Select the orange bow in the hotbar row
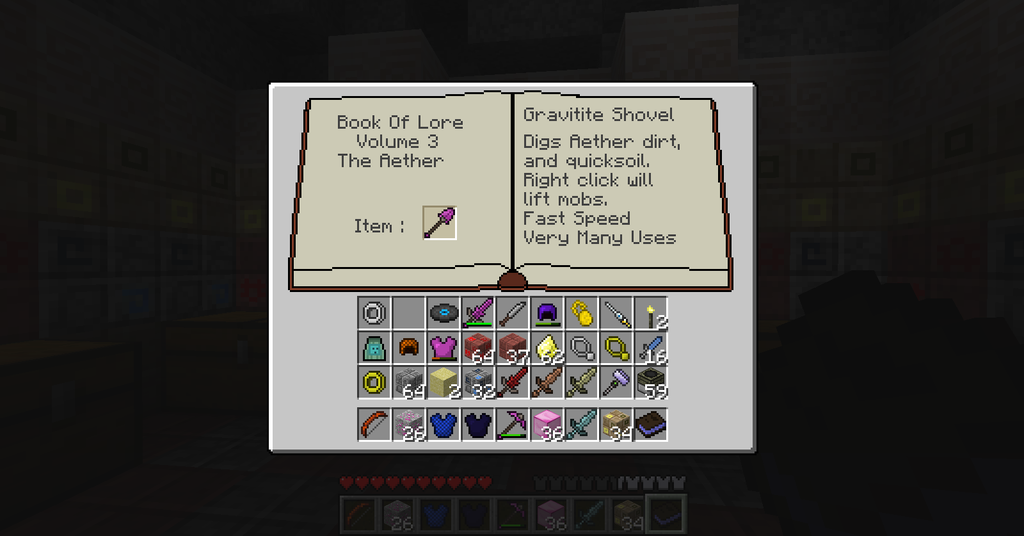1024x536 pixels. pyautogui.click(x=375, y=424)
